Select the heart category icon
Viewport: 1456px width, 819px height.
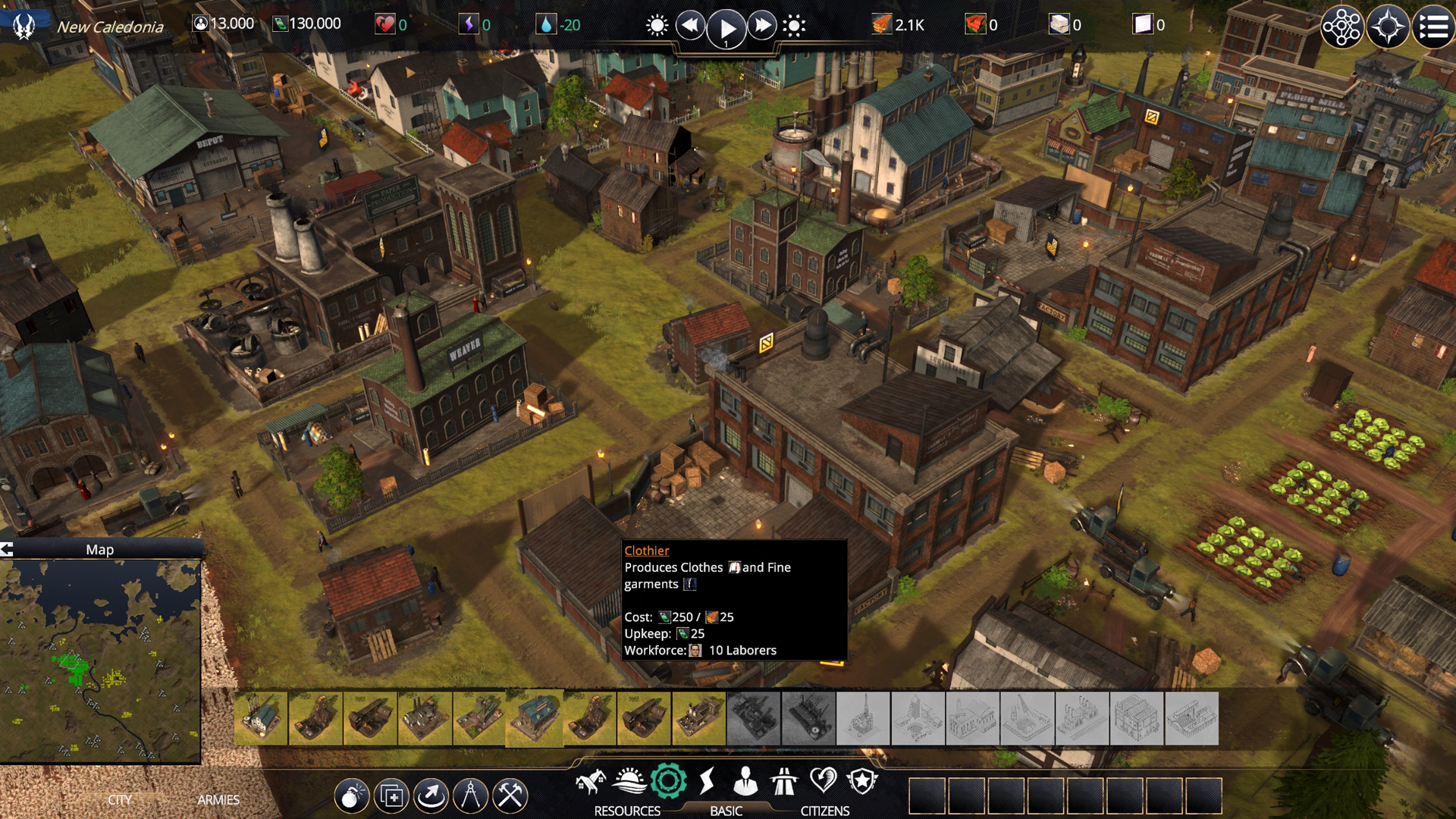point(823,781)
